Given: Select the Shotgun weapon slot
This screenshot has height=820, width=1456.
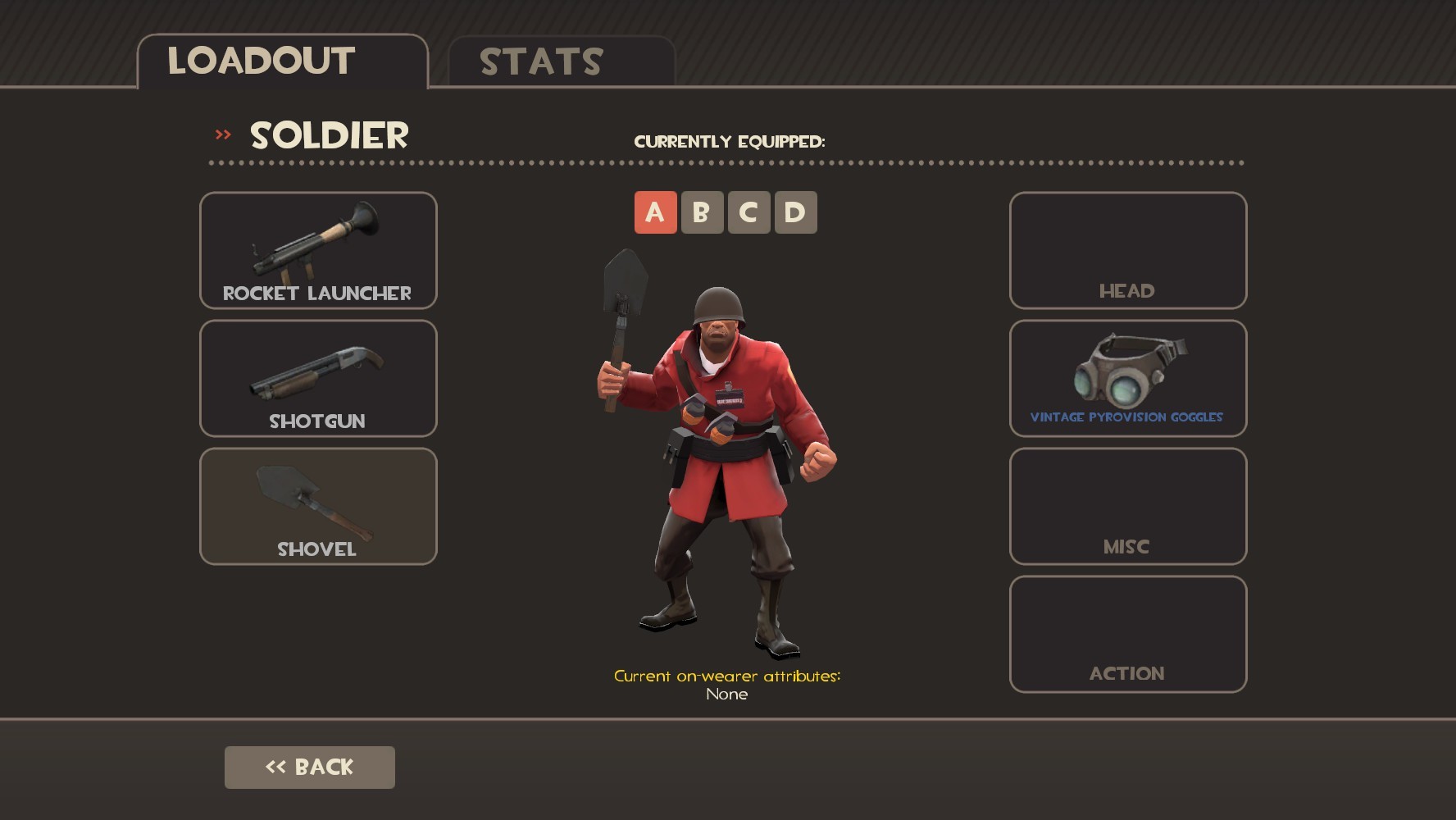Looking at the screenshot, I should pyautogui.click(x=317, y=378).
